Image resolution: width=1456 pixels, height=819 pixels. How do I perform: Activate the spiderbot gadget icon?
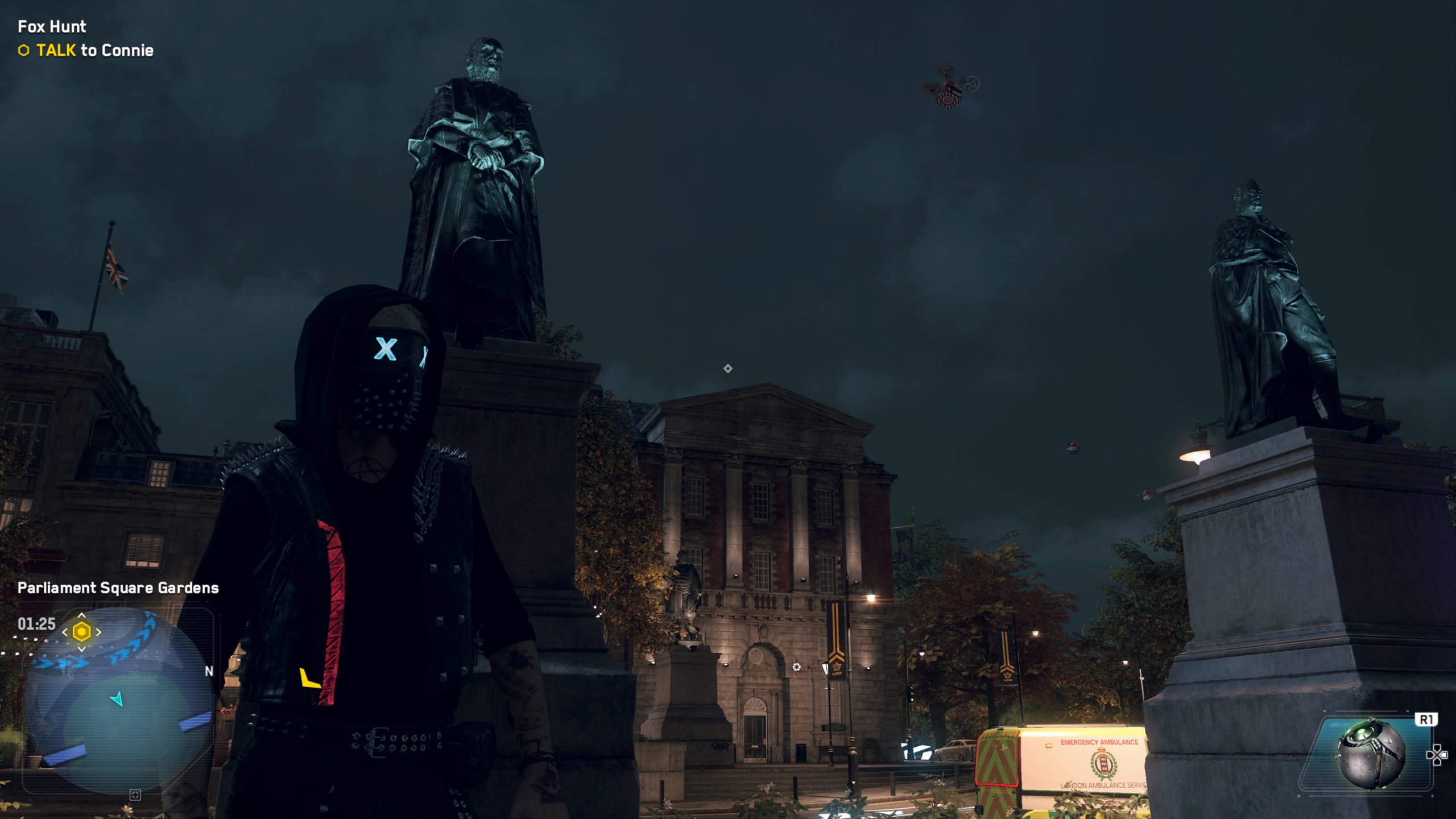[x=1370, y=754]
